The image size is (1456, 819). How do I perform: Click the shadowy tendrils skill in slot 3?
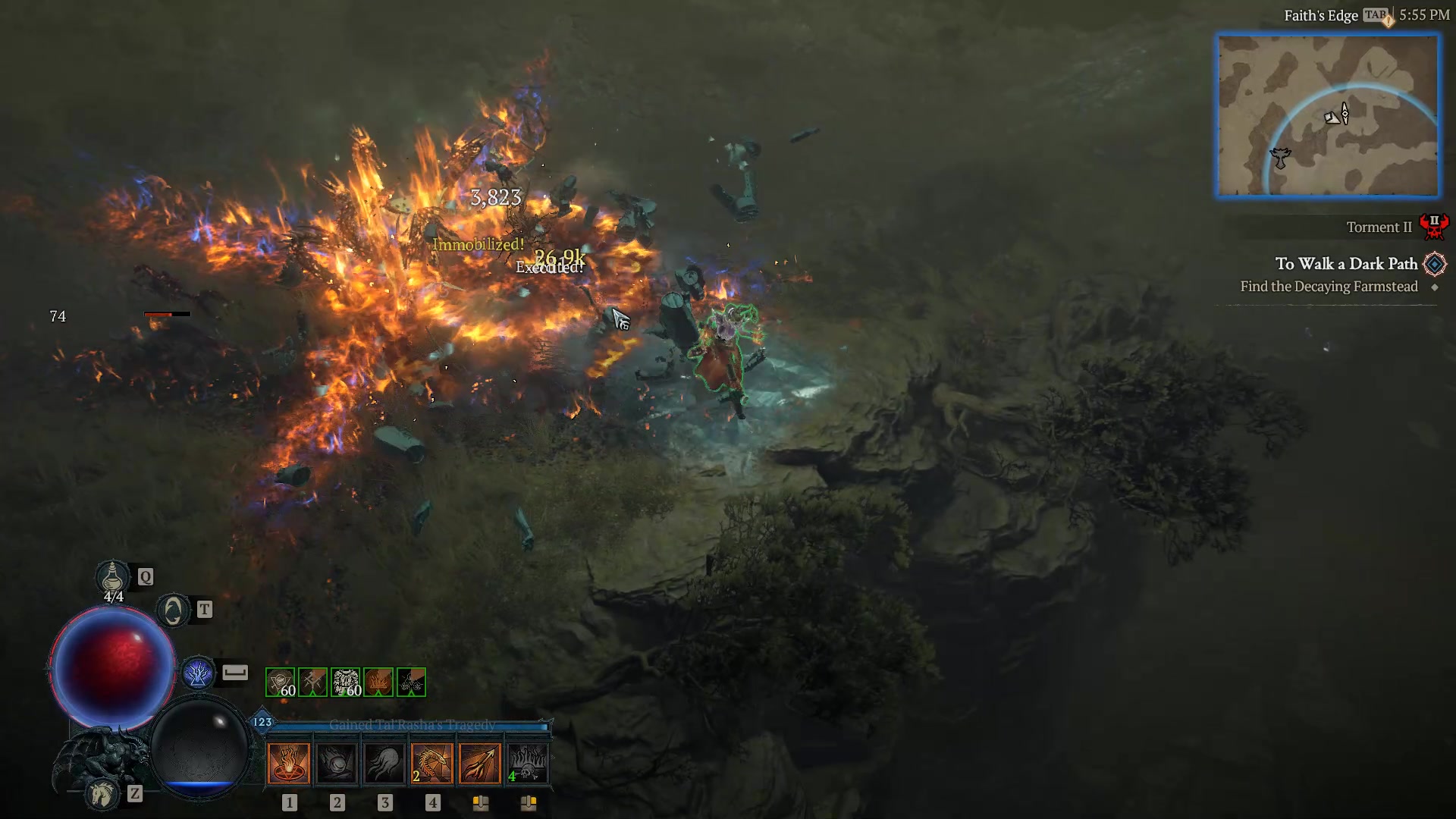tap(385, 764)
